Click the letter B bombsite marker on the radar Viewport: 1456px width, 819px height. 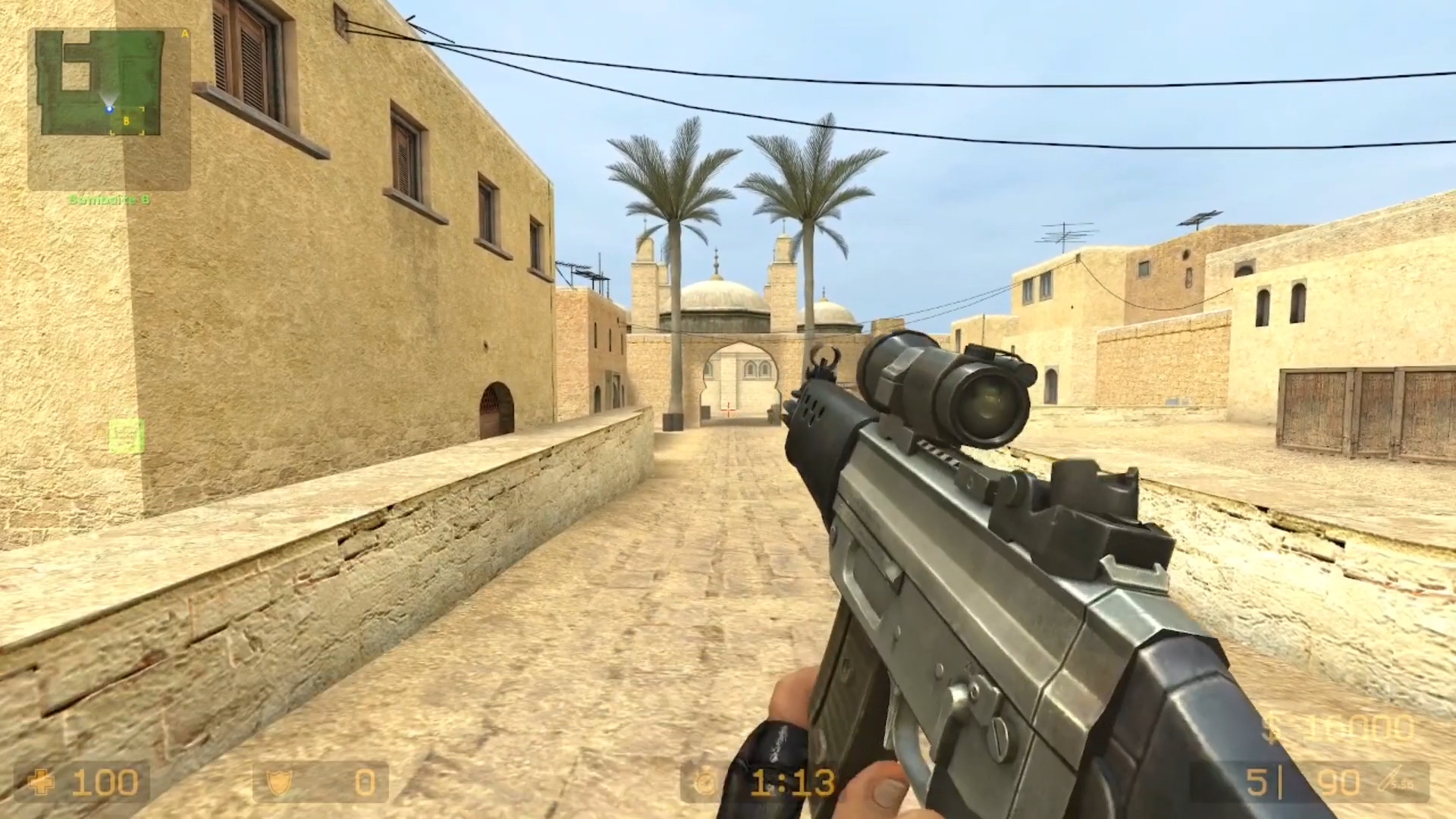point(127,121)
